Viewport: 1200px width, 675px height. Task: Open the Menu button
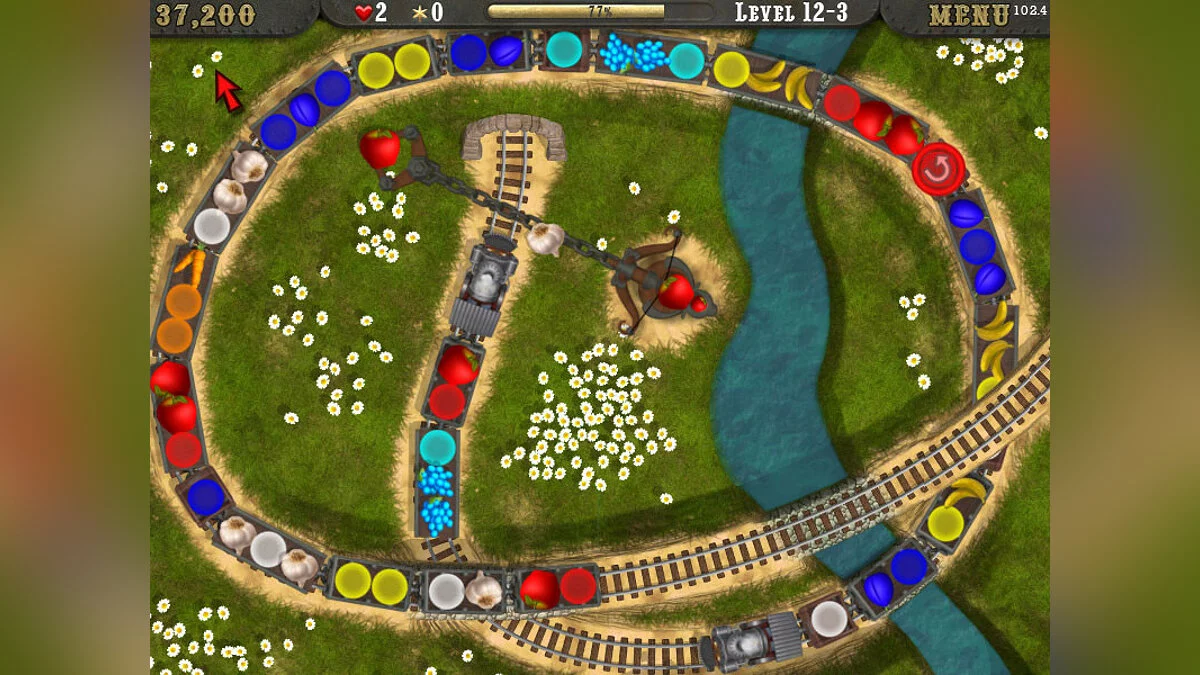point(968,16)
